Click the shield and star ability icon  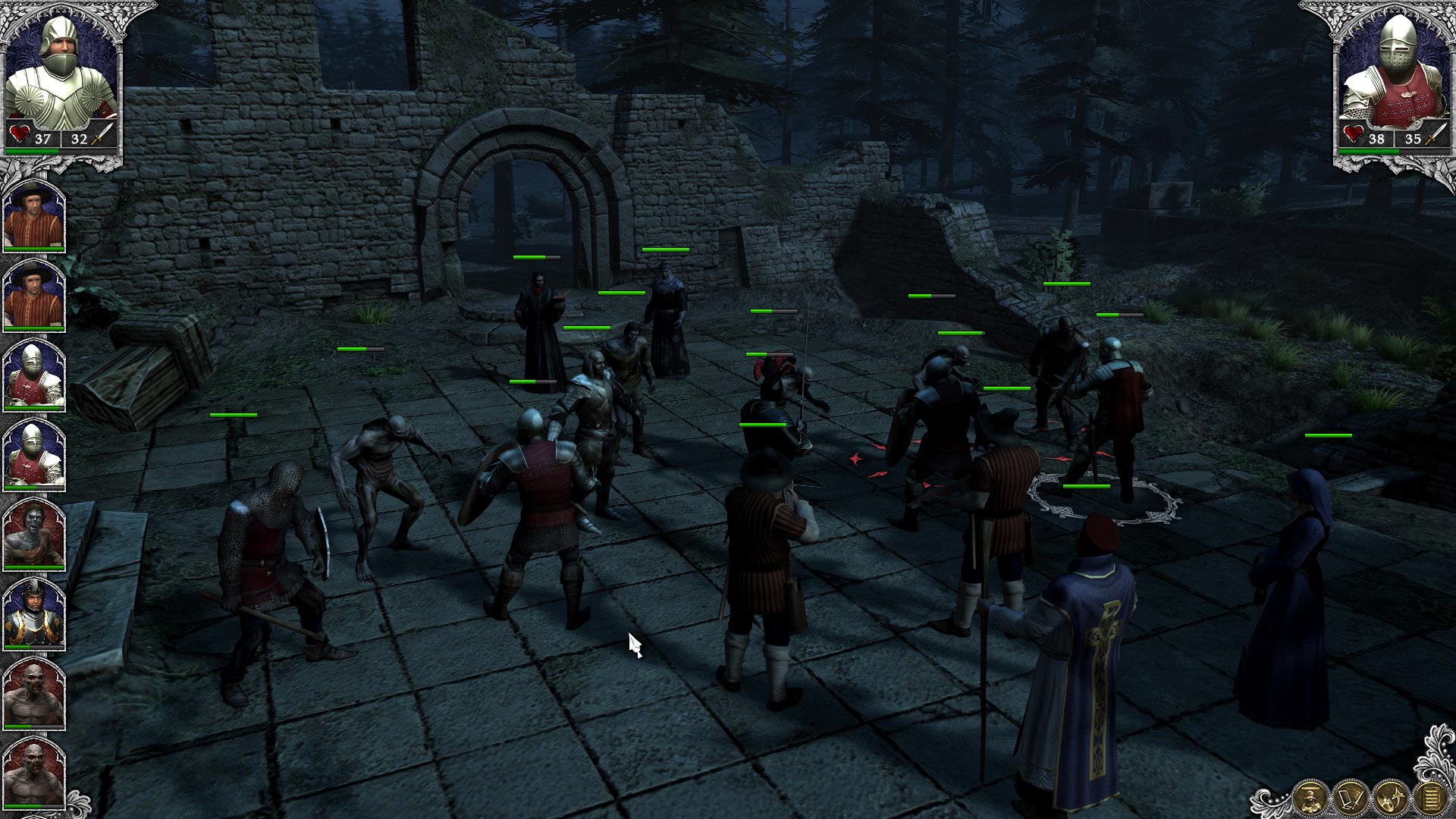[x=1391, y=798]
